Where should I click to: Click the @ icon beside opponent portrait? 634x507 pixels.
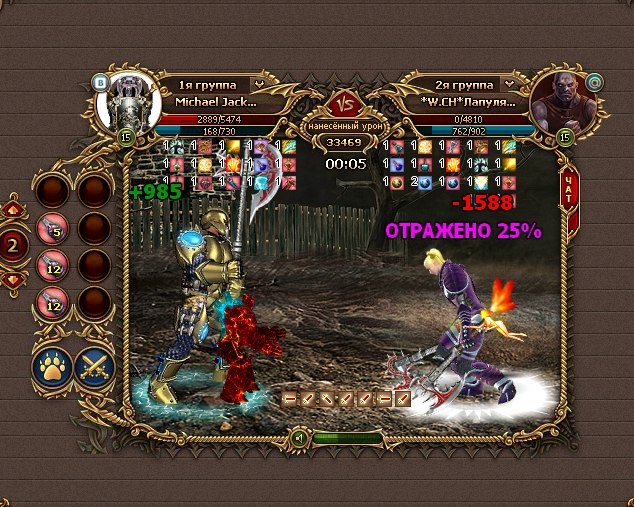pyautogui.click(x=568, y=82)
